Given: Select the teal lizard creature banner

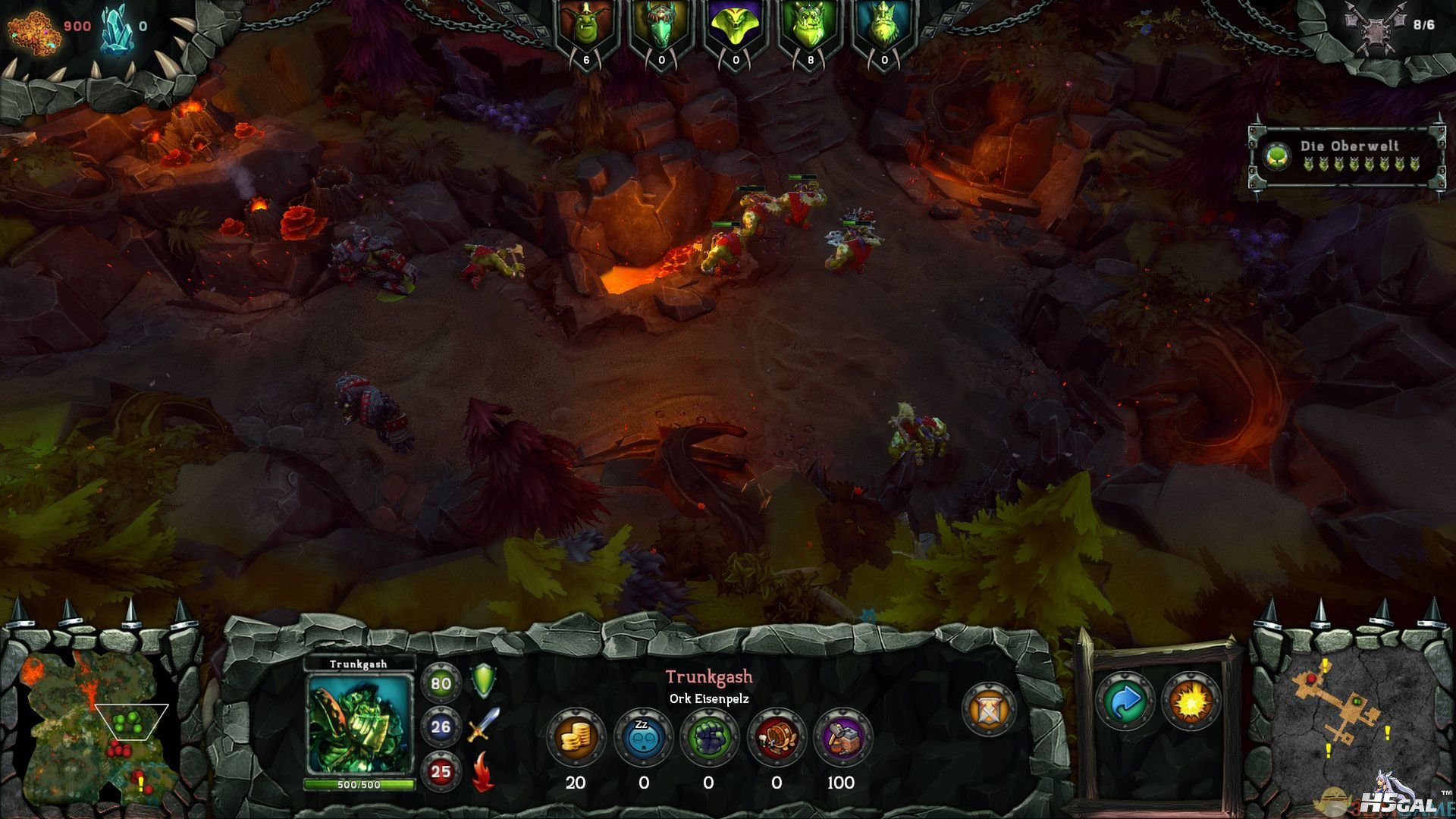Looking at the screenshot, I should coord(661,30).
